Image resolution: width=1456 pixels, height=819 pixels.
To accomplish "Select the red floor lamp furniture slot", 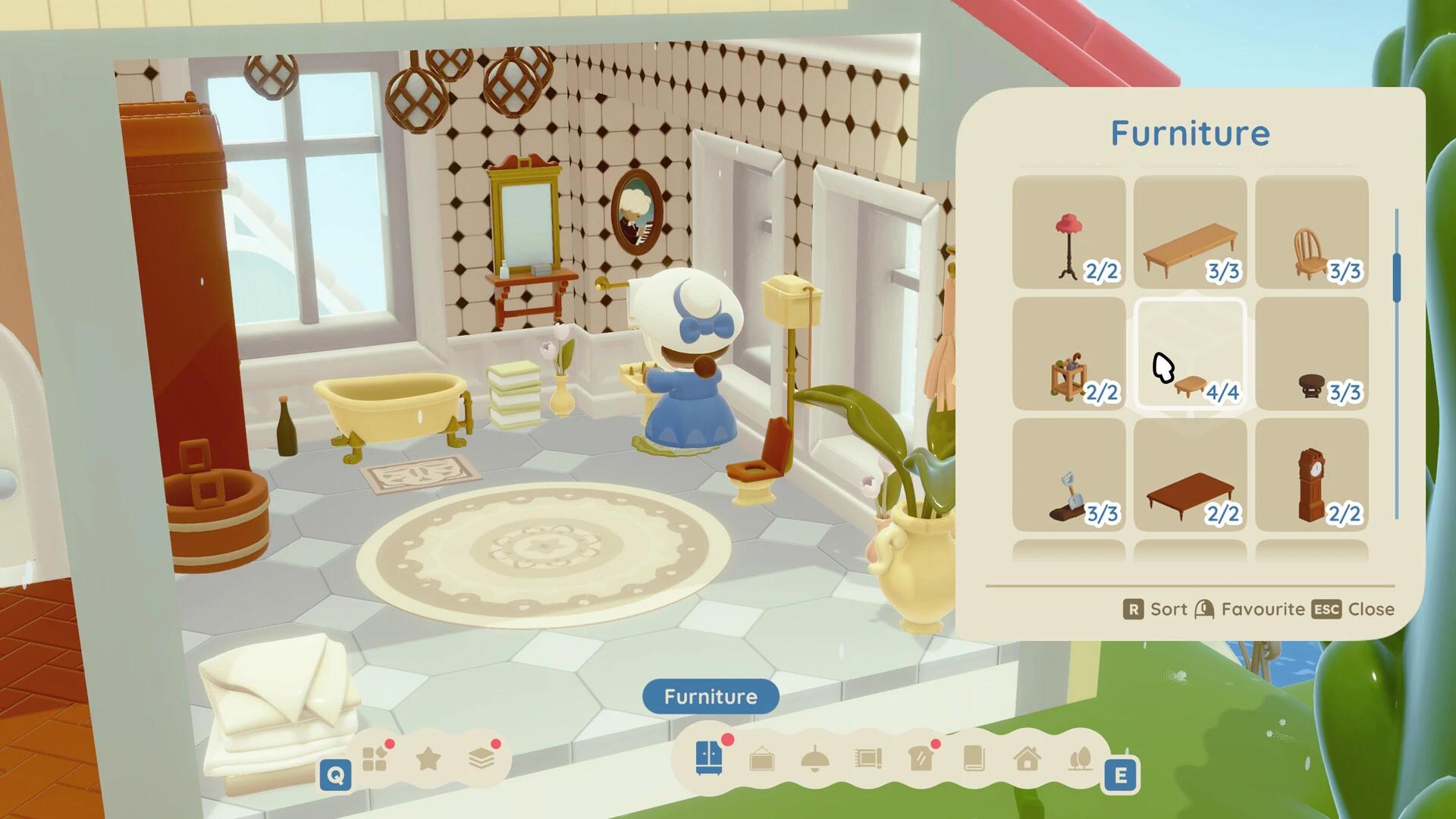I will [x=1068, y=232].
